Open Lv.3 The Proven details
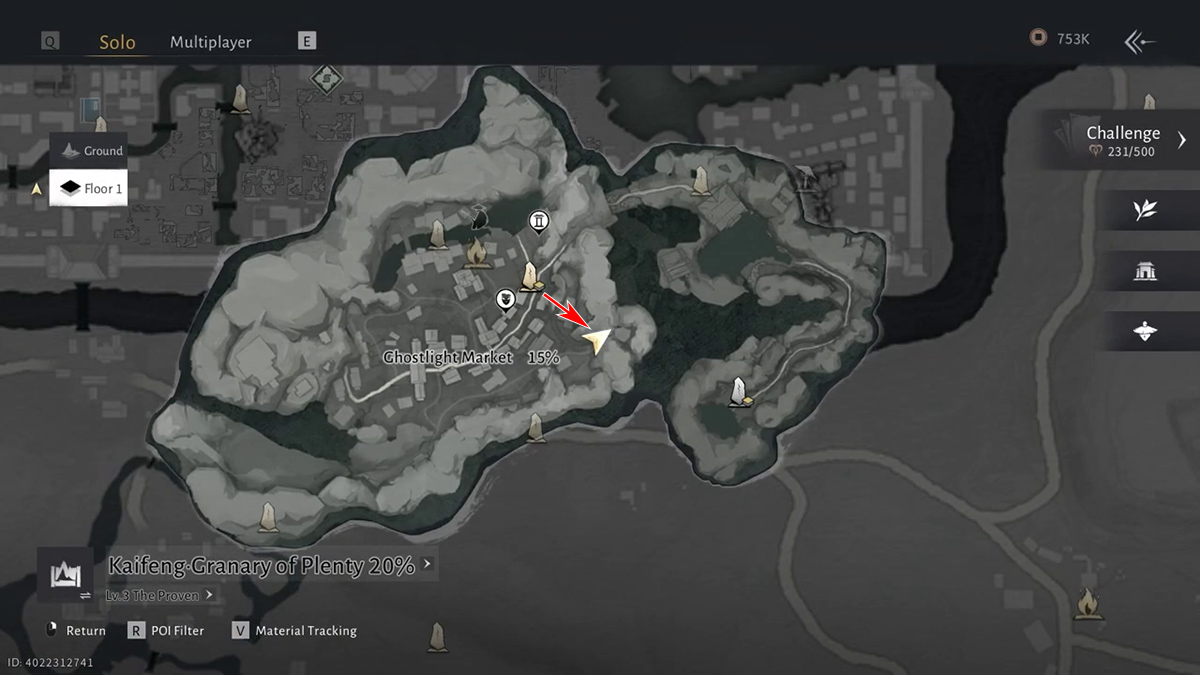Image resolution: width=1200 pixels, height=675 pixels. pos(160,595)
